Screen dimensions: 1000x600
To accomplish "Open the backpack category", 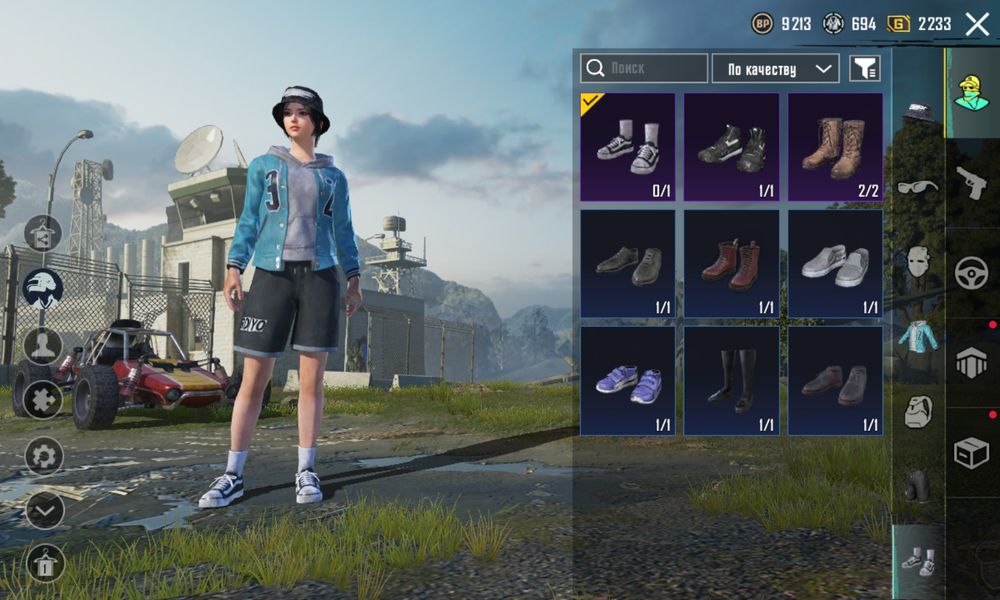I will click(918, 411).
